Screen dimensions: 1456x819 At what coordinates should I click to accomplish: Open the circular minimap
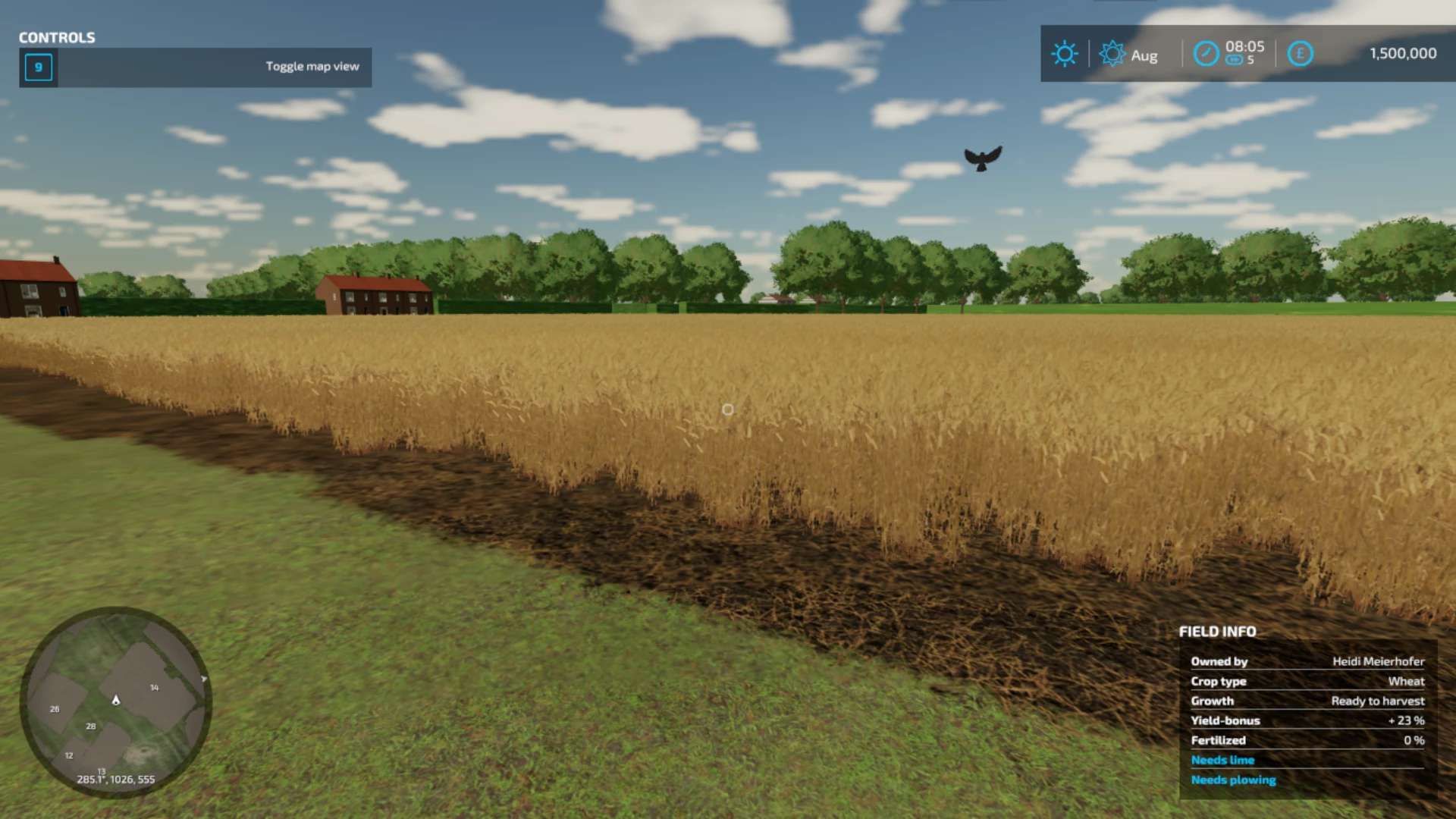click(115, 701)
